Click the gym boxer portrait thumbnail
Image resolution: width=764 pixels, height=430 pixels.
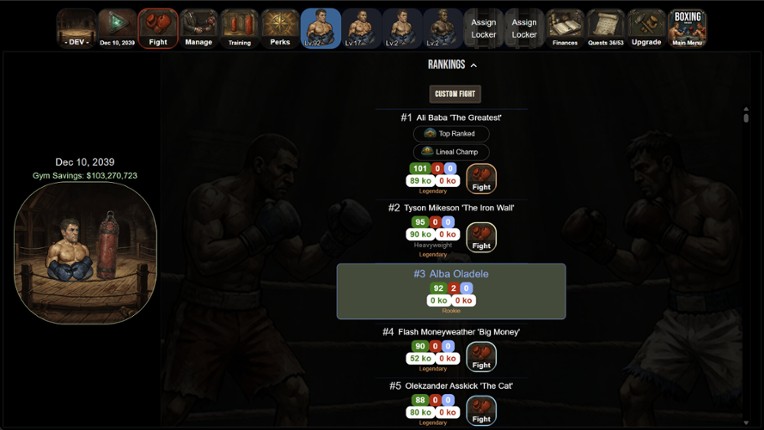(x=86, y=253)
